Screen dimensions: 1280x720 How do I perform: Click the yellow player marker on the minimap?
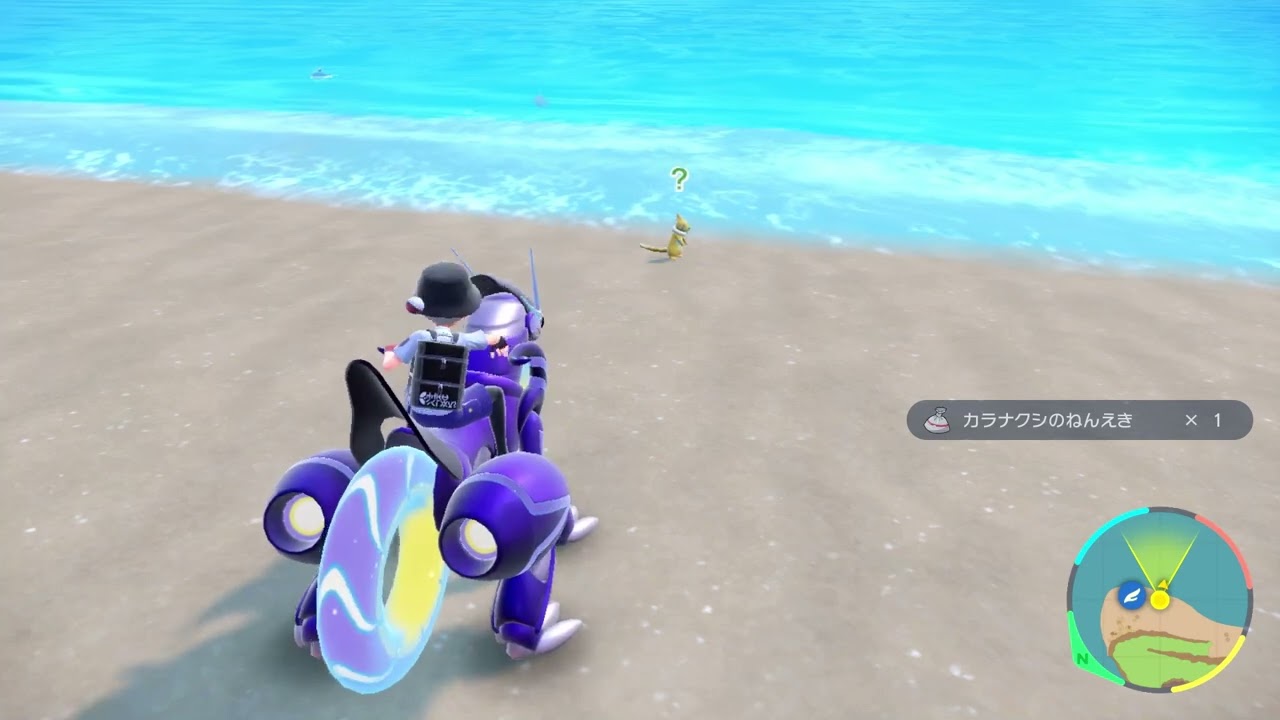tap(1160, 600)
